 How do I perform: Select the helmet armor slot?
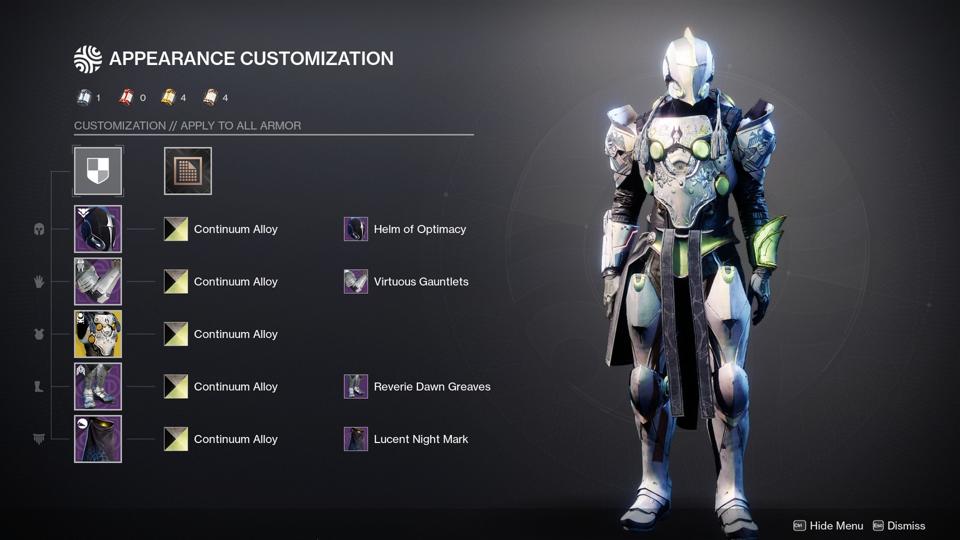(x=98, y=229)
